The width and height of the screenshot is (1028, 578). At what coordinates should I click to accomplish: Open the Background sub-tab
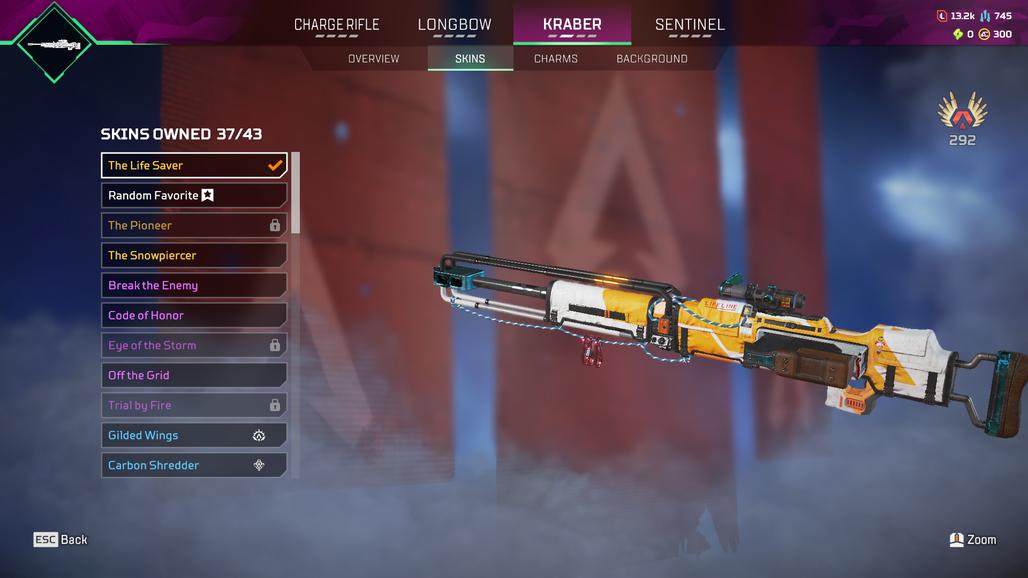coord(651,59)
